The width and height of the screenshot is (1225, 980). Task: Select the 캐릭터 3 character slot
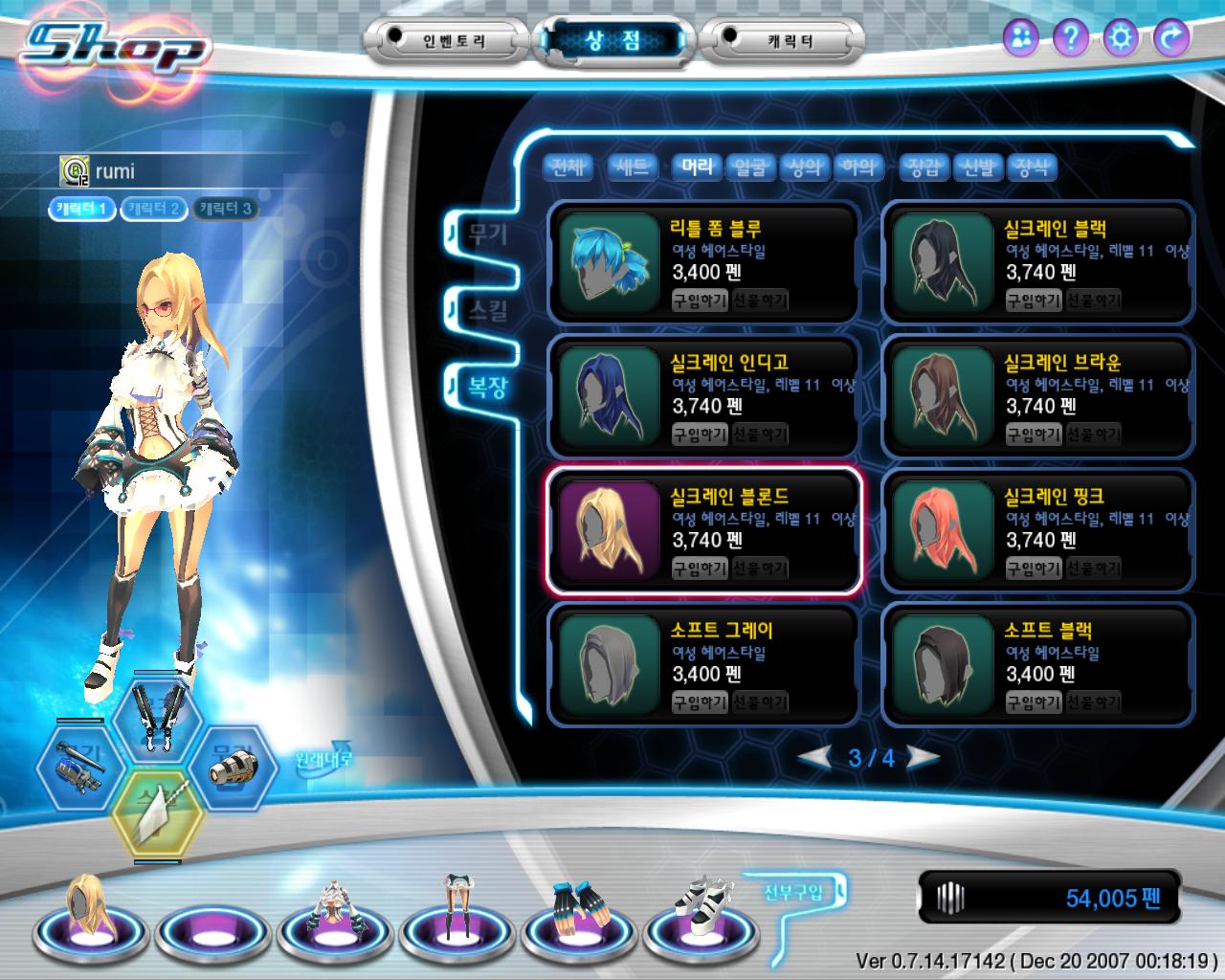[225, 209]
